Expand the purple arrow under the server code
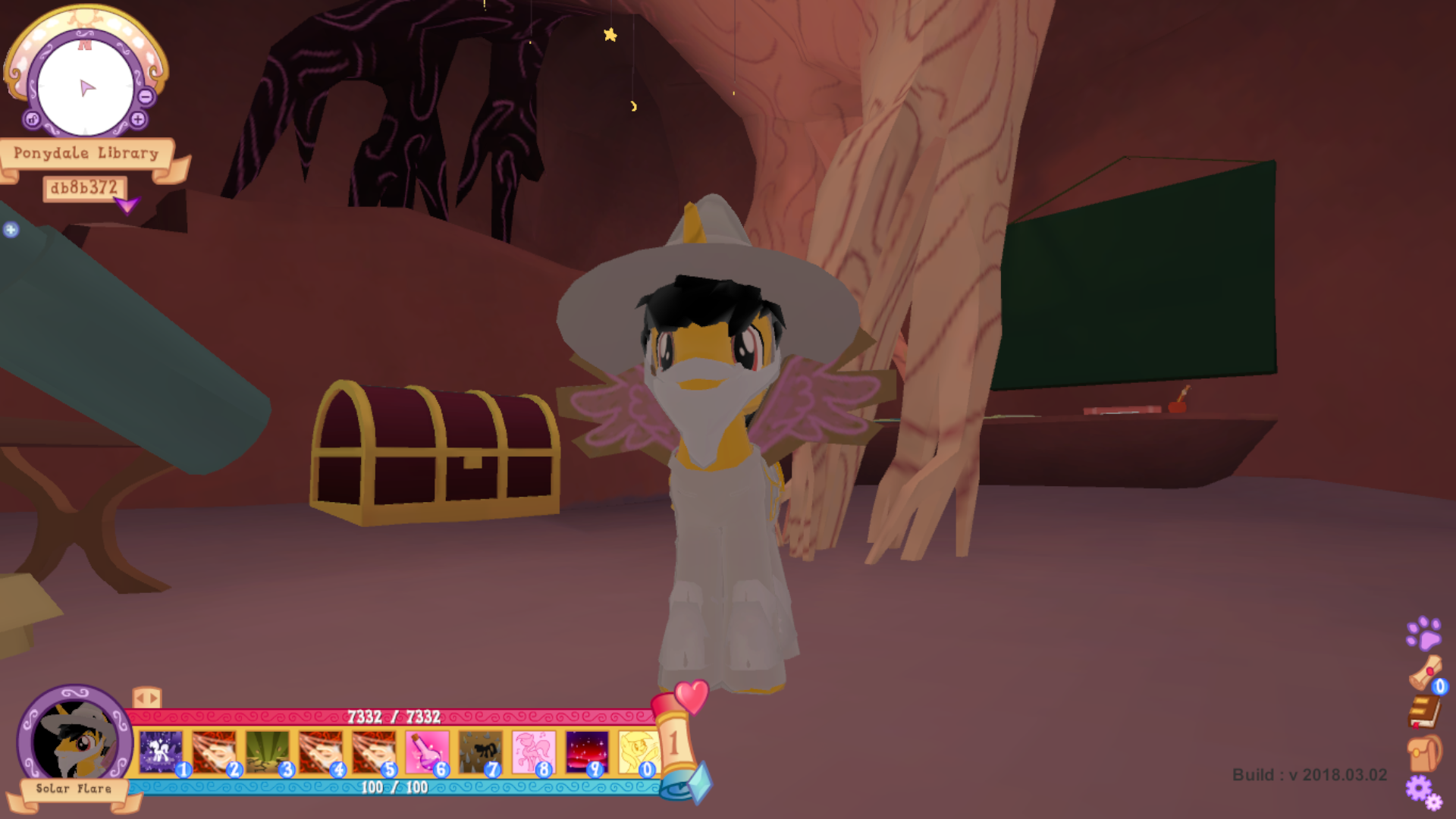 [x=127, y=206]
